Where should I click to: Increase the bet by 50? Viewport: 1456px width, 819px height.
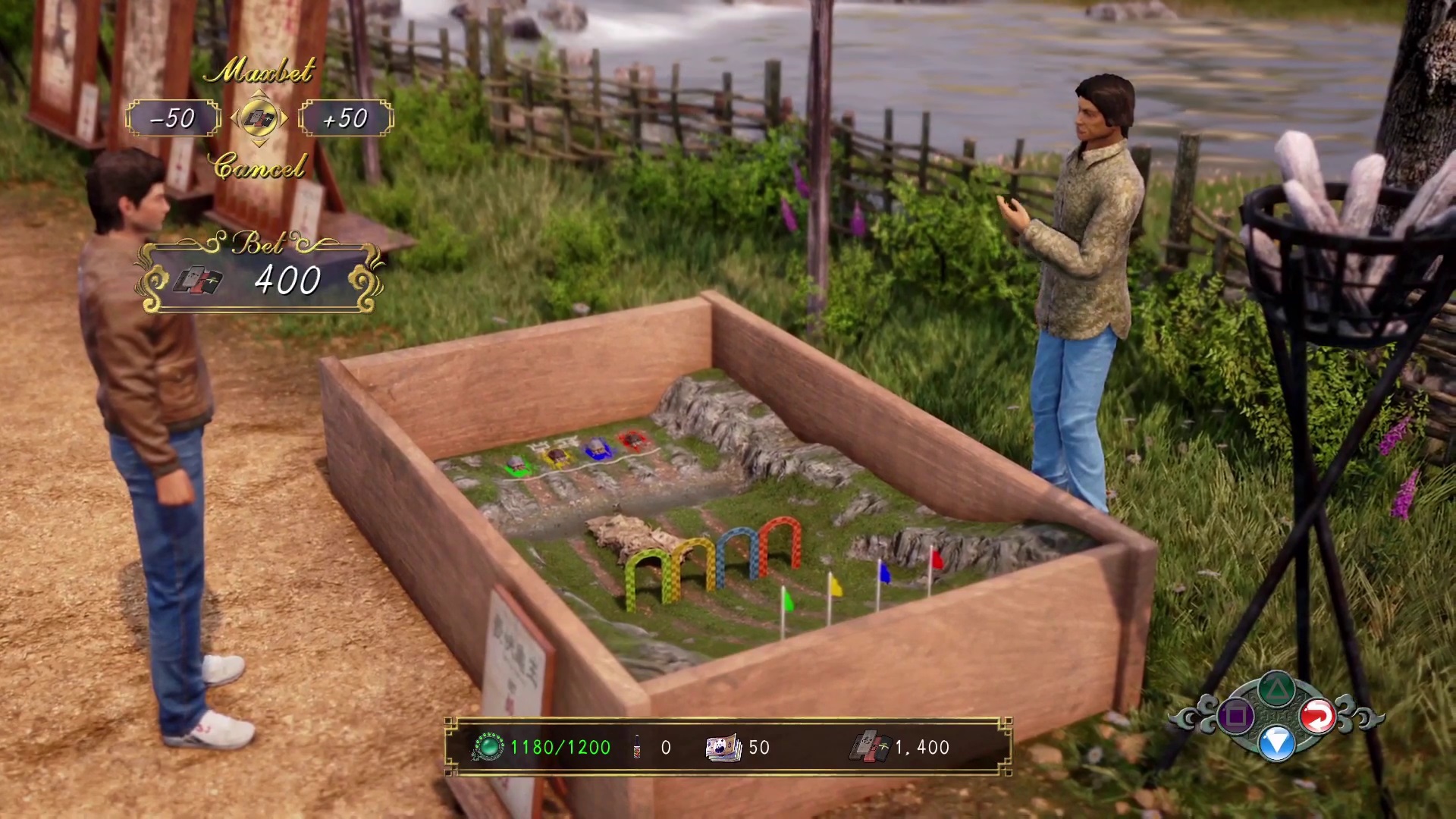click(346, 118)
